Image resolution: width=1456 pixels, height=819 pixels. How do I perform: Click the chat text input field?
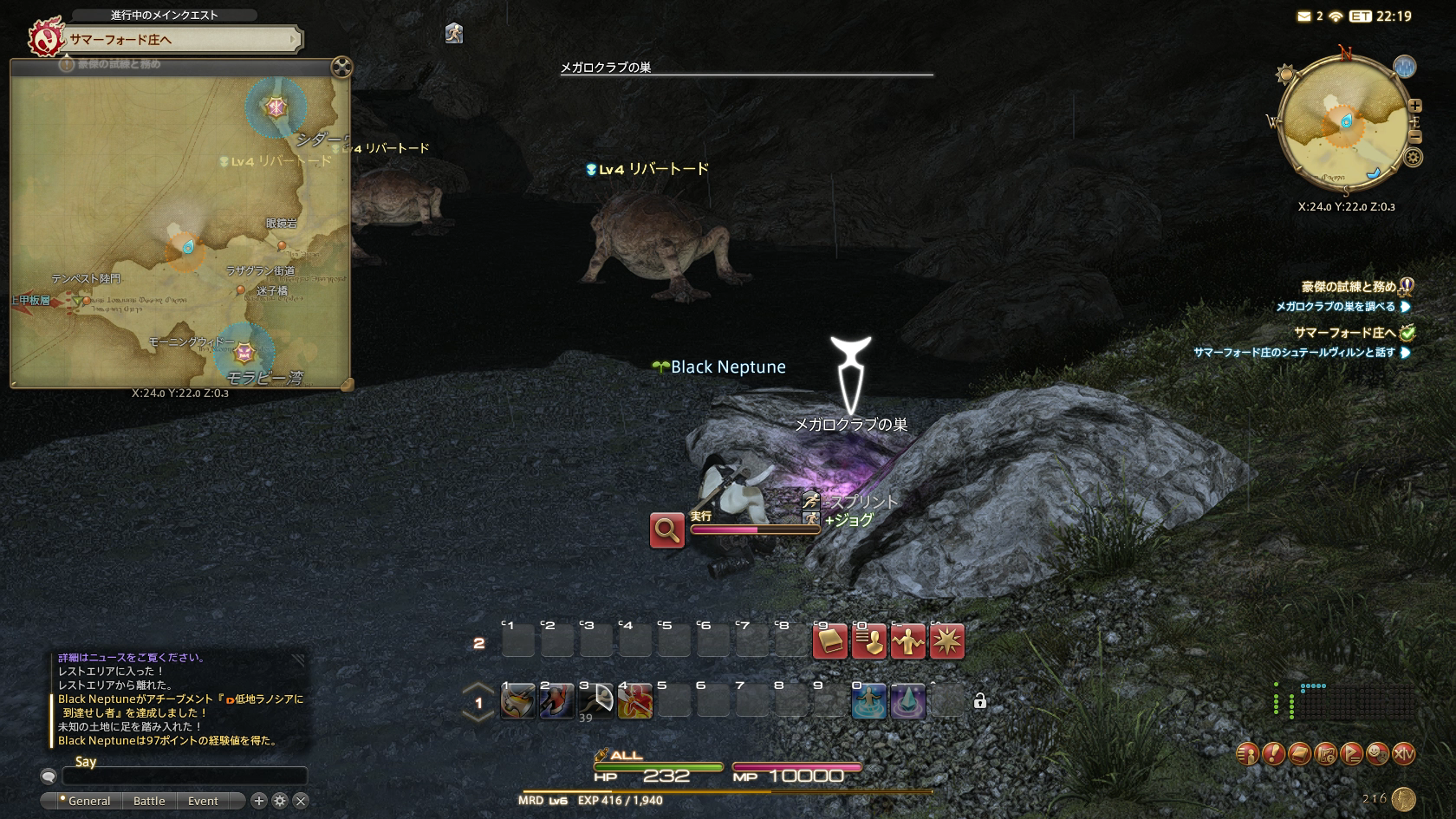[x=184, y=777]
